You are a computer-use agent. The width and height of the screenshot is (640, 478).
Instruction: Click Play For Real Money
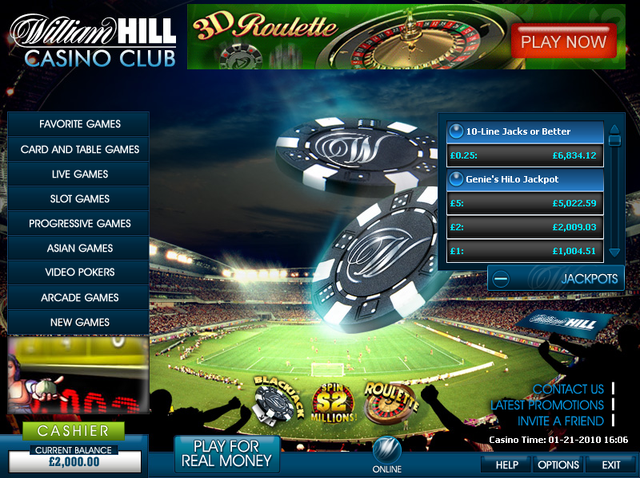(225, 453)
